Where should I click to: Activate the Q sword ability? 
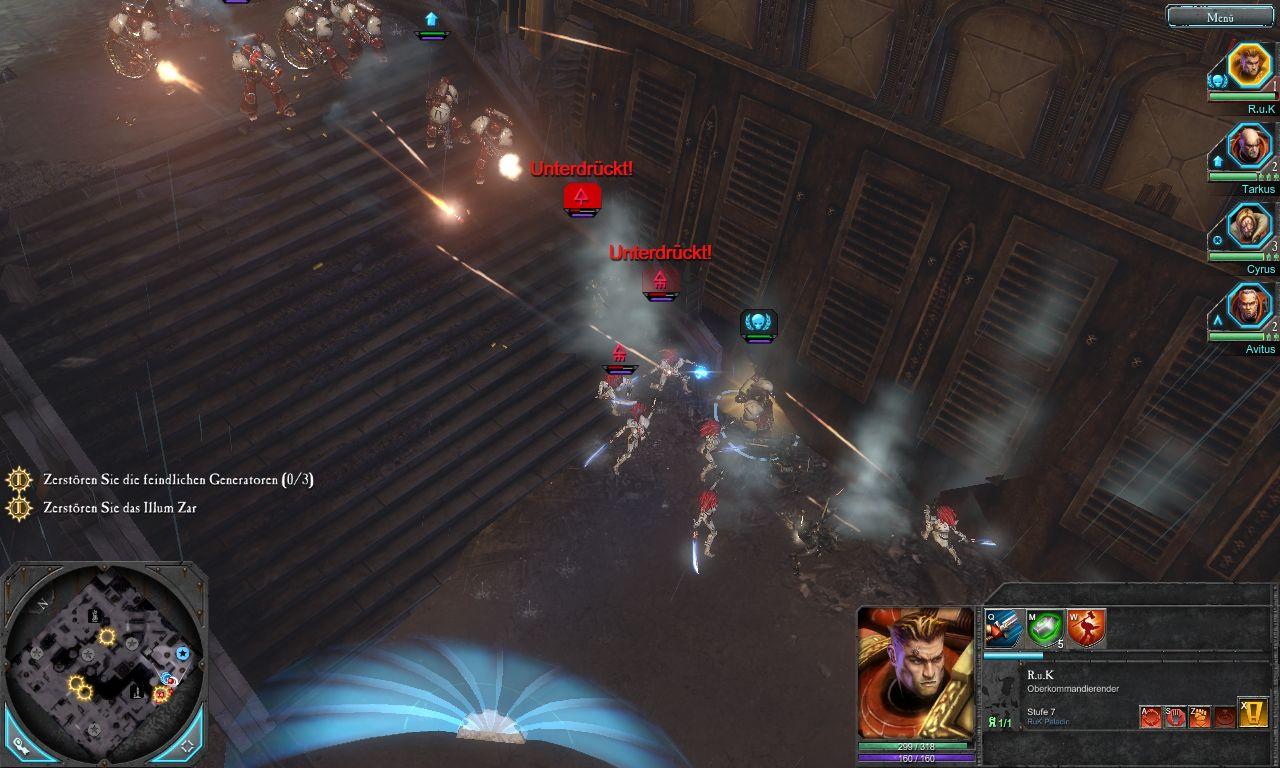tap(1003, 628)
